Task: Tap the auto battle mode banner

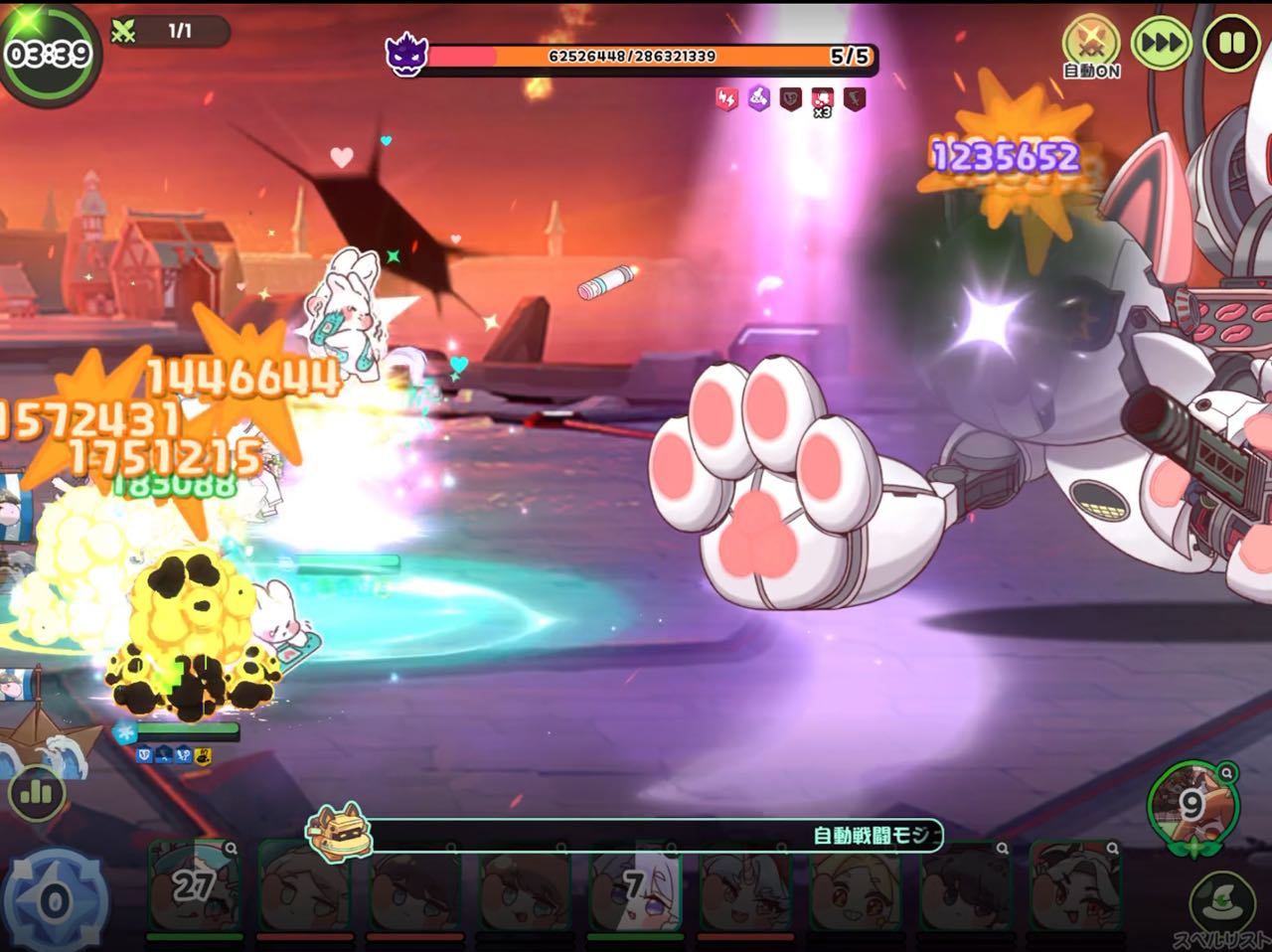Action: pyautogui.click(x=636, y=835)
